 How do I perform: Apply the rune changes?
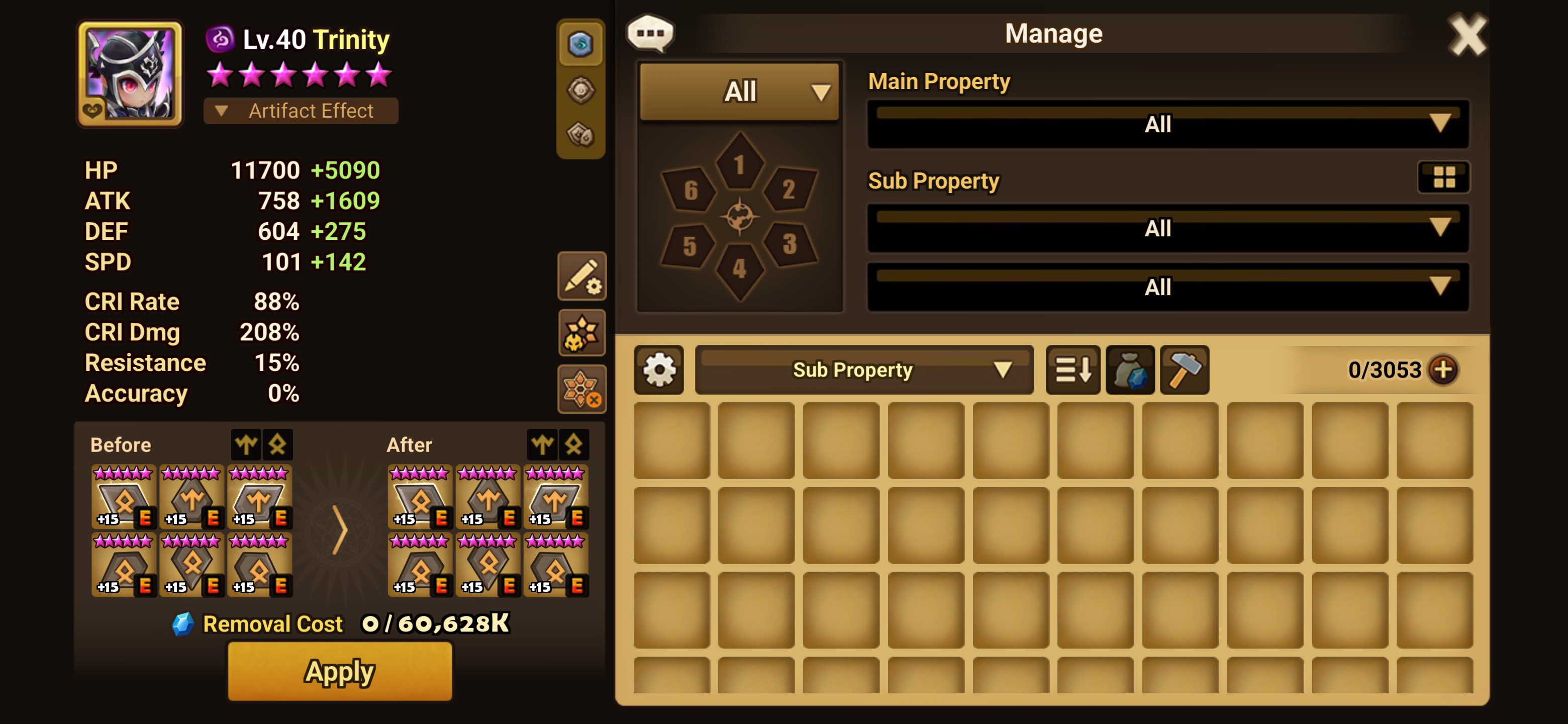[340, 671]
